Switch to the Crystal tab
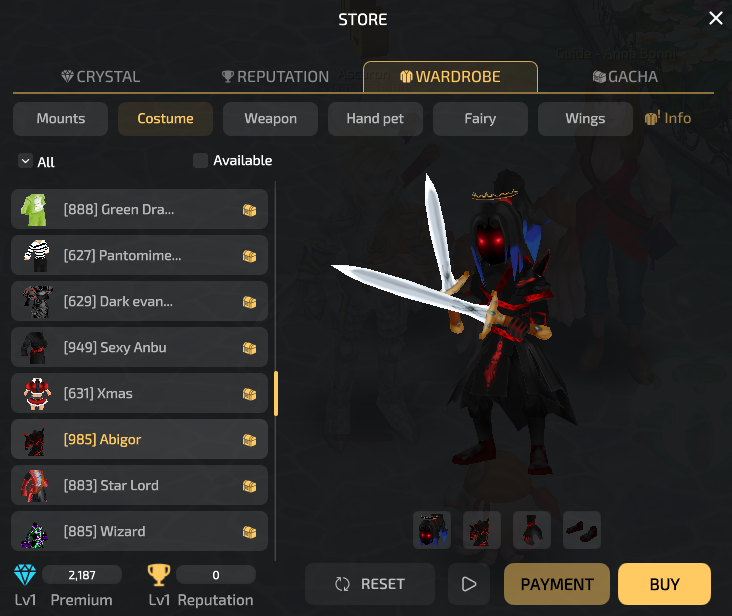This screenshot has height=616, width=732. tap(100, 77)
